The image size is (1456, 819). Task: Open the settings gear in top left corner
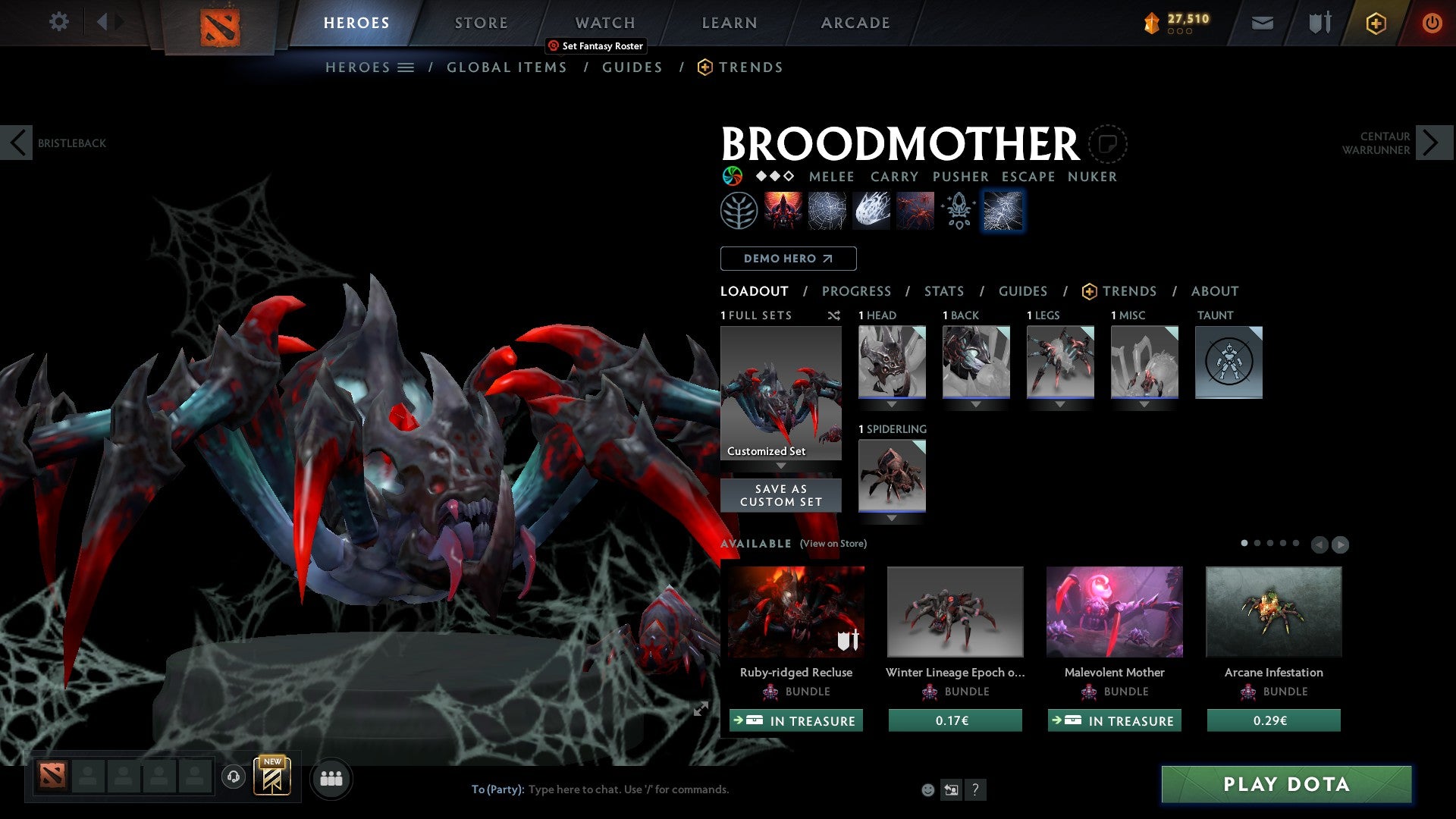[59, 22]
